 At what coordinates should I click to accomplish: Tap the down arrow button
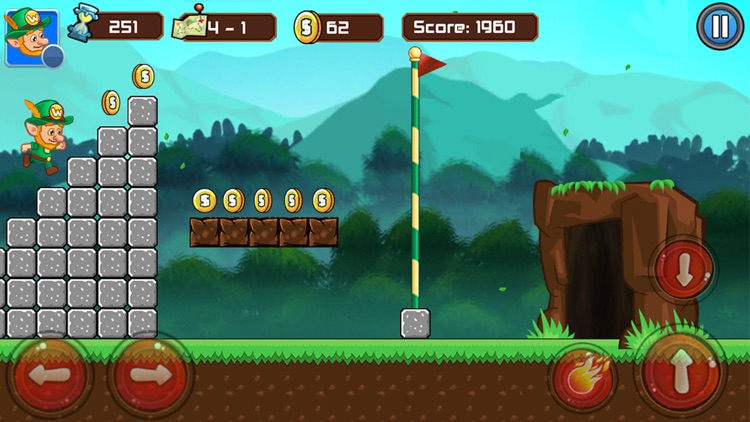coord(683,269)
